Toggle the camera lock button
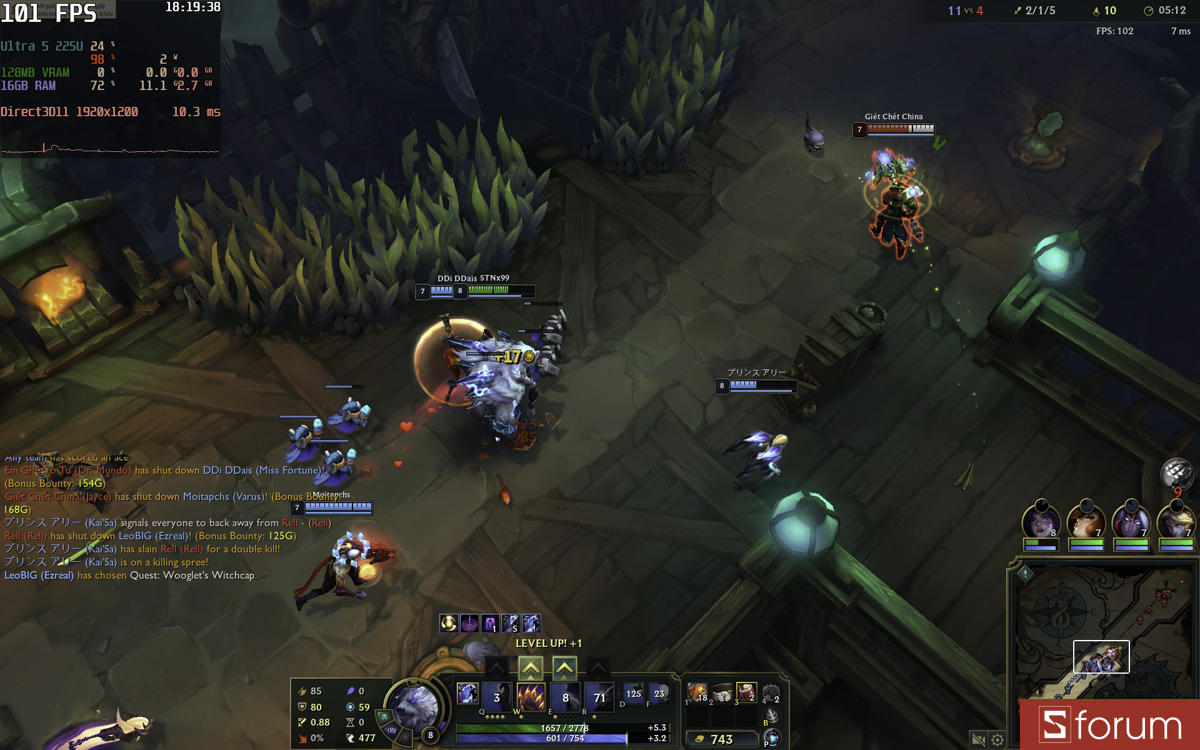This screenshot has width=1200, height=750. (x=978, y=740)
